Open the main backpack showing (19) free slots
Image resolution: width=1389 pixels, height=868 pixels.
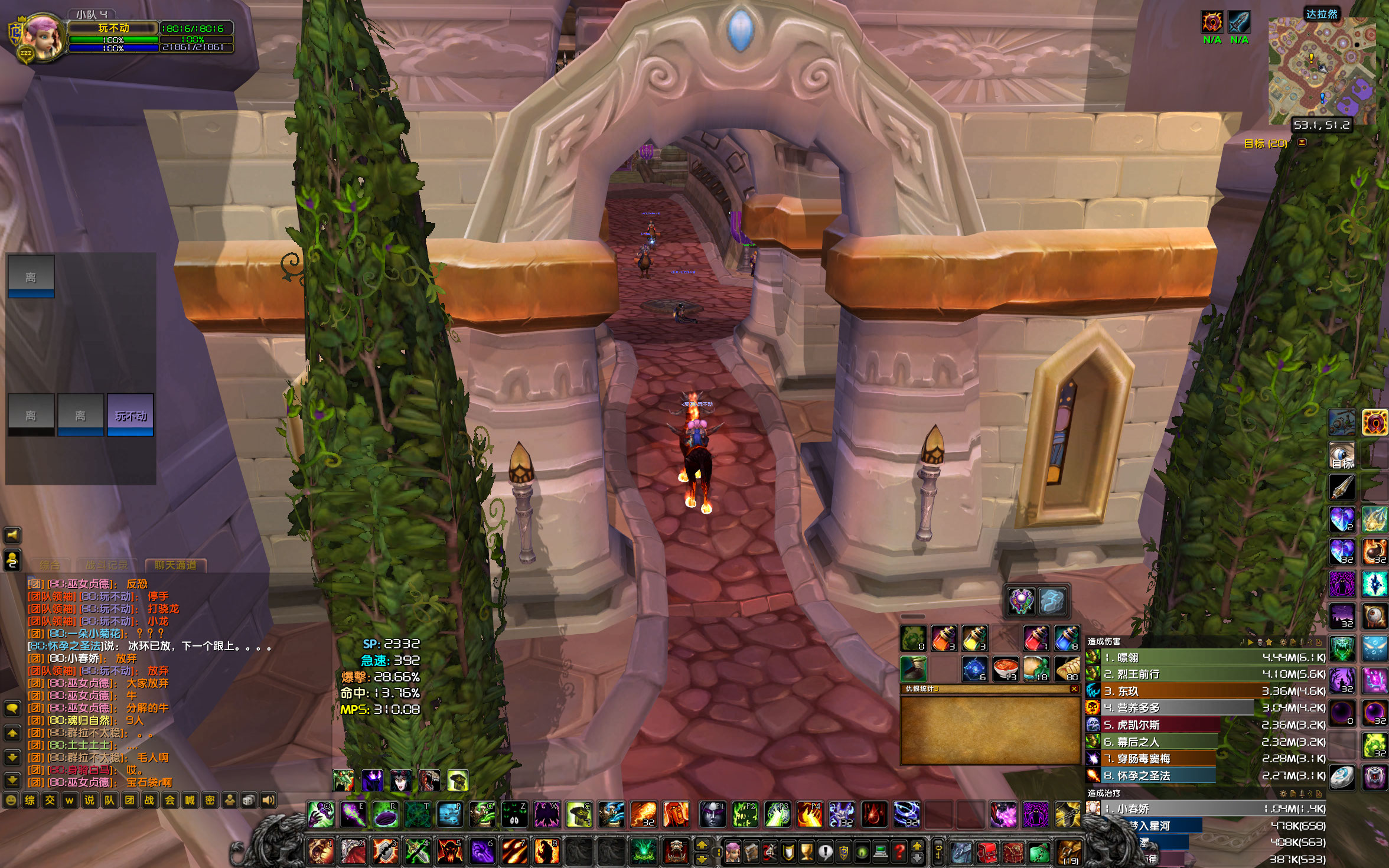coord(1070,851)
